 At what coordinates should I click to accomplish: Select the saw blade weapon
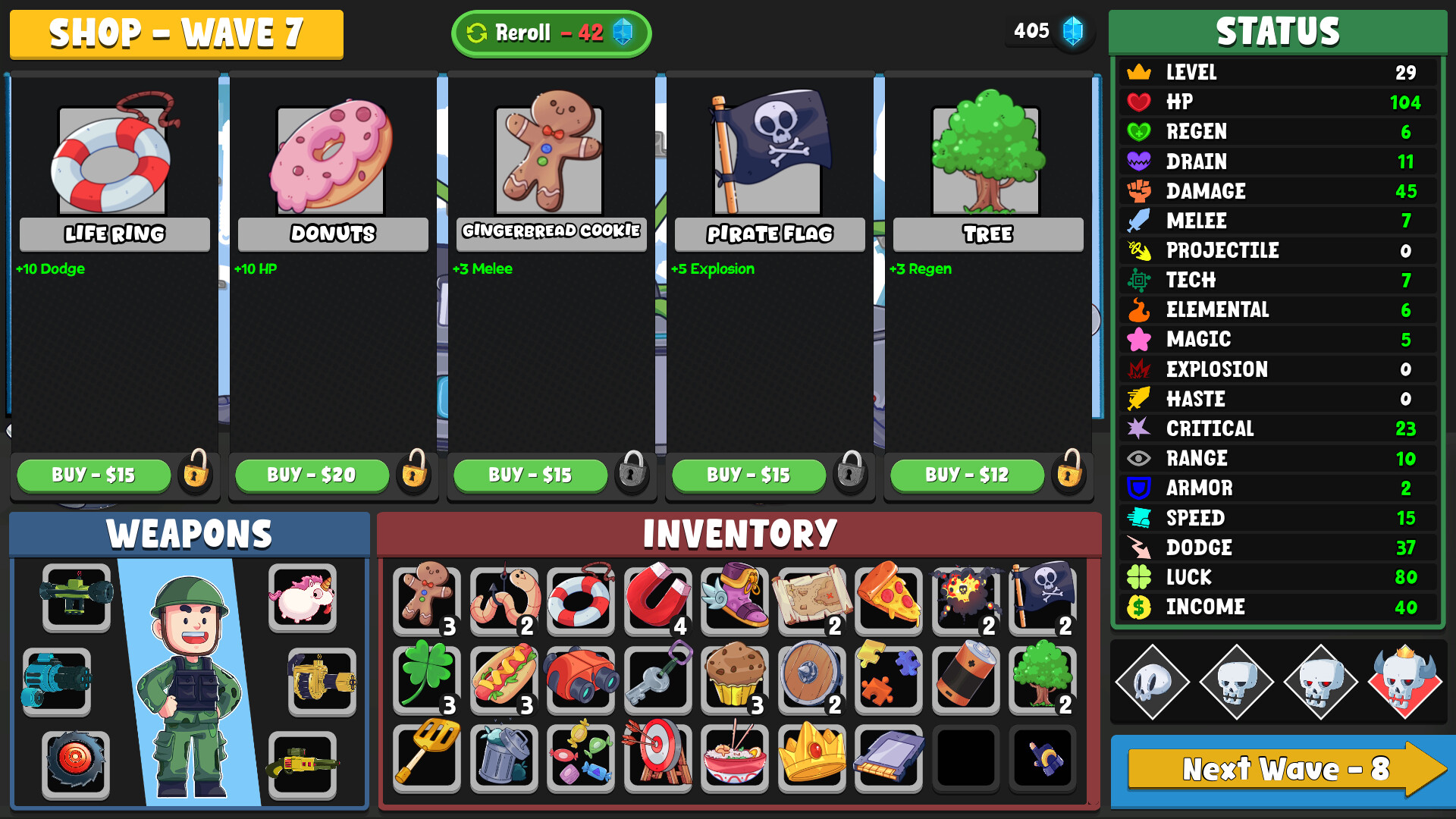(75, 765)
